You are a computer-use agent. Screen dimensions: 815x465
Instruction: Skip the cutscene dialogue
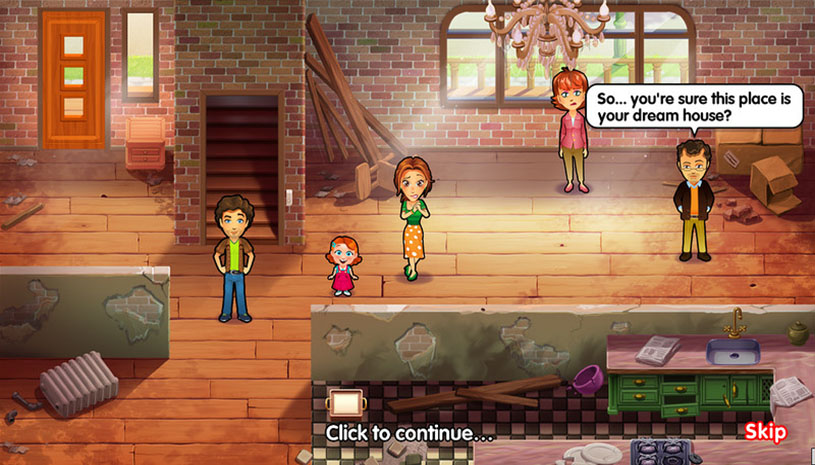coord(765,432)
